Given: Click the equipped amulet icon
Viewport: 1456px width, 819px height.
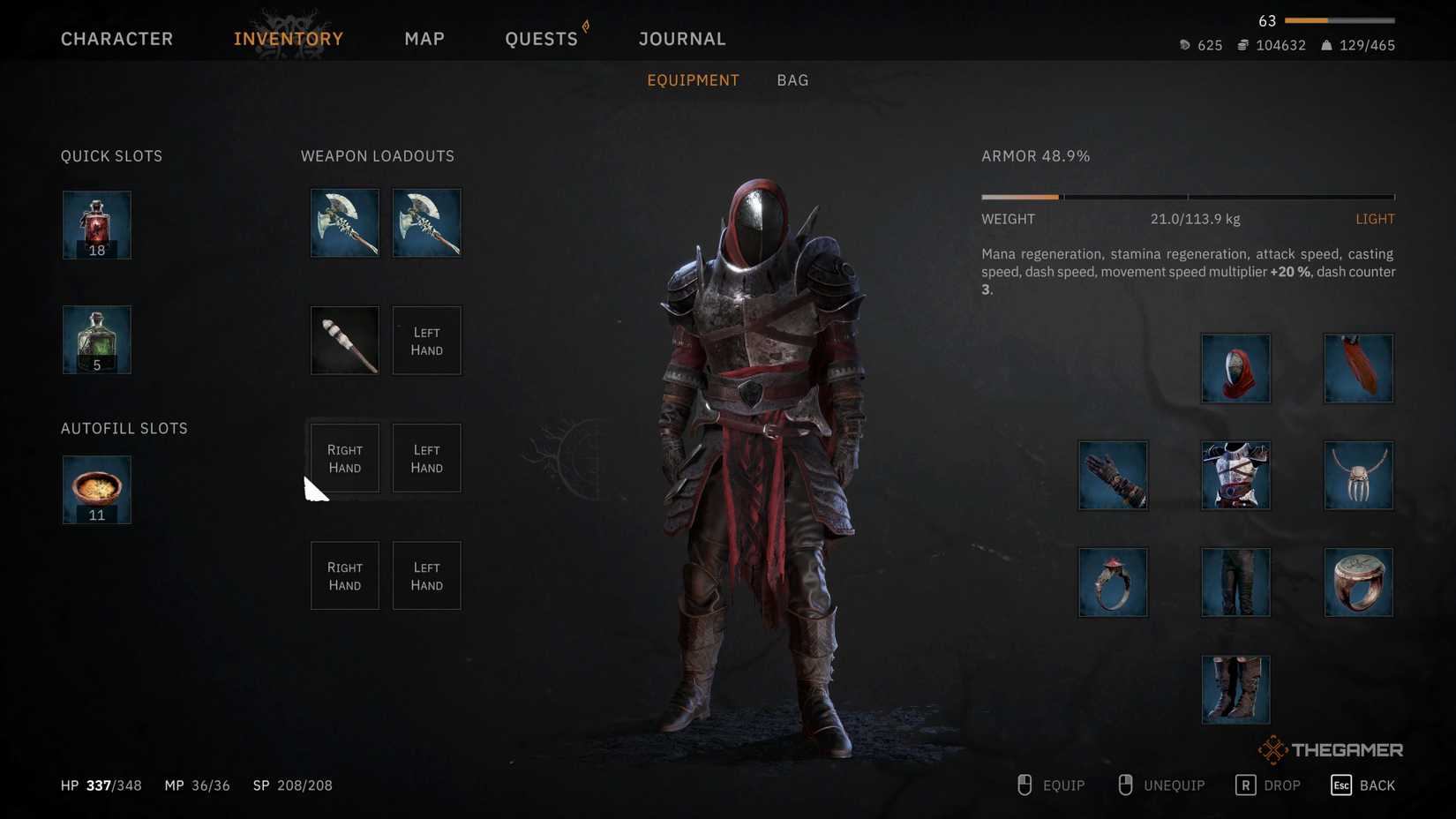Looking at the screenshot, I should (x=1359, y=476).
